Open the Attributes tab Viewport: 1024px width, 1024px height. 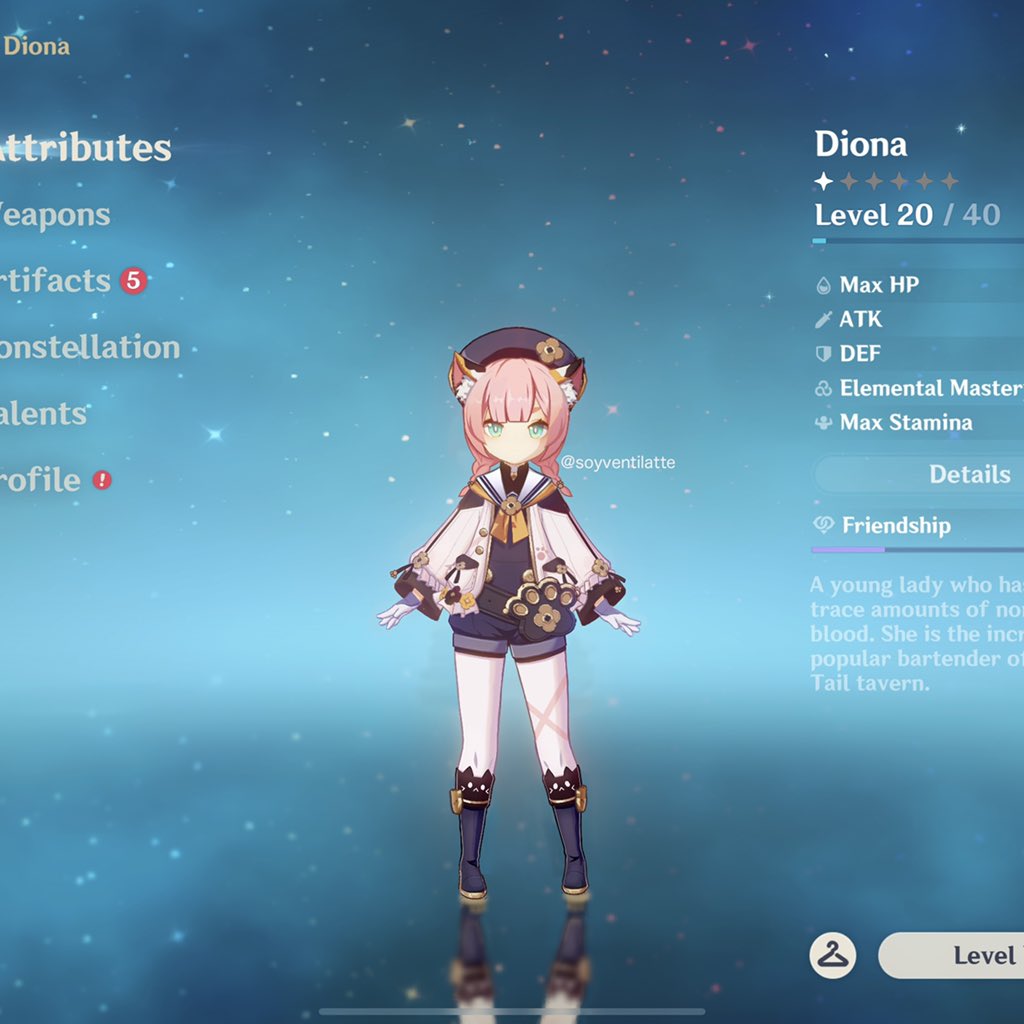pyautogui.click(x=85, y=148)
